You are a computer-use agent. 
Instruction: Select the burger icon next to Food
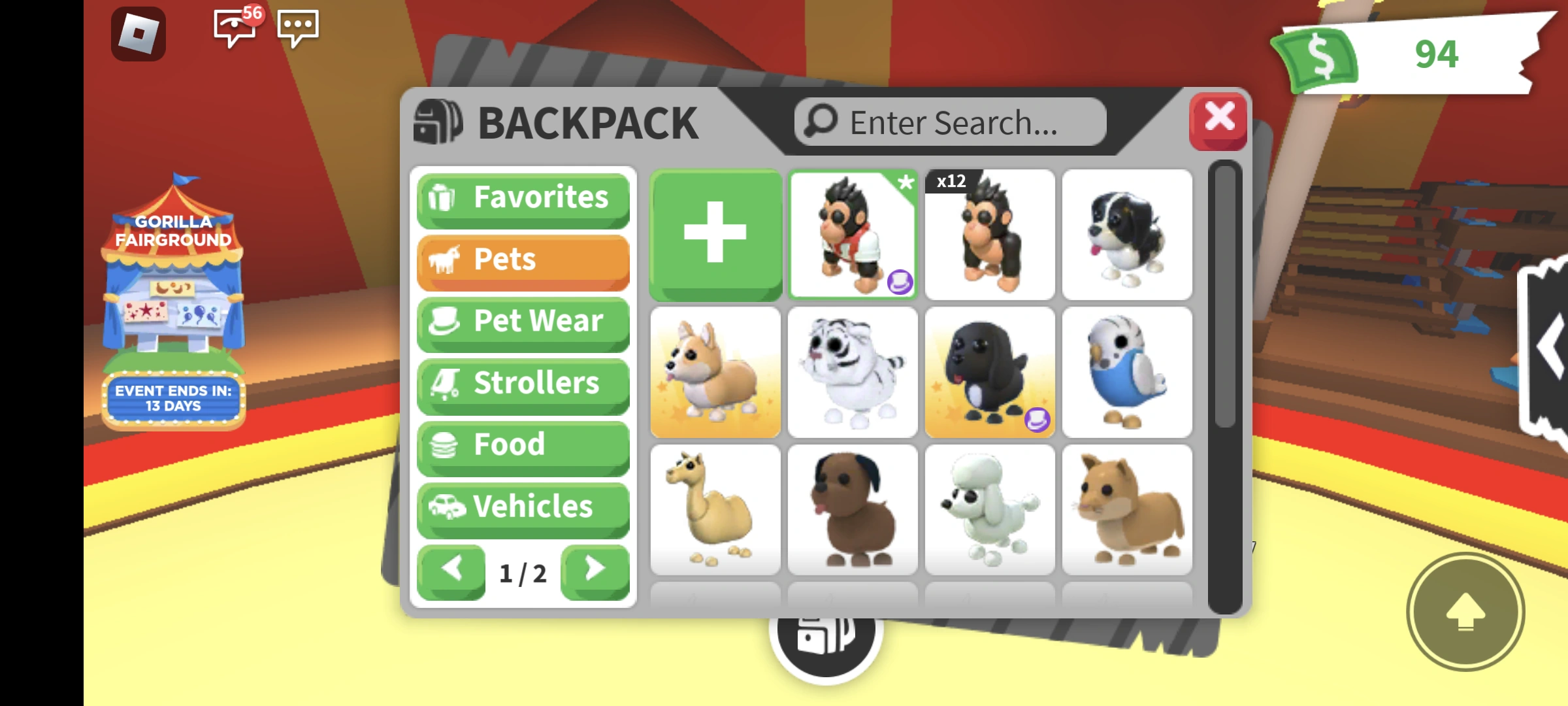445,445
